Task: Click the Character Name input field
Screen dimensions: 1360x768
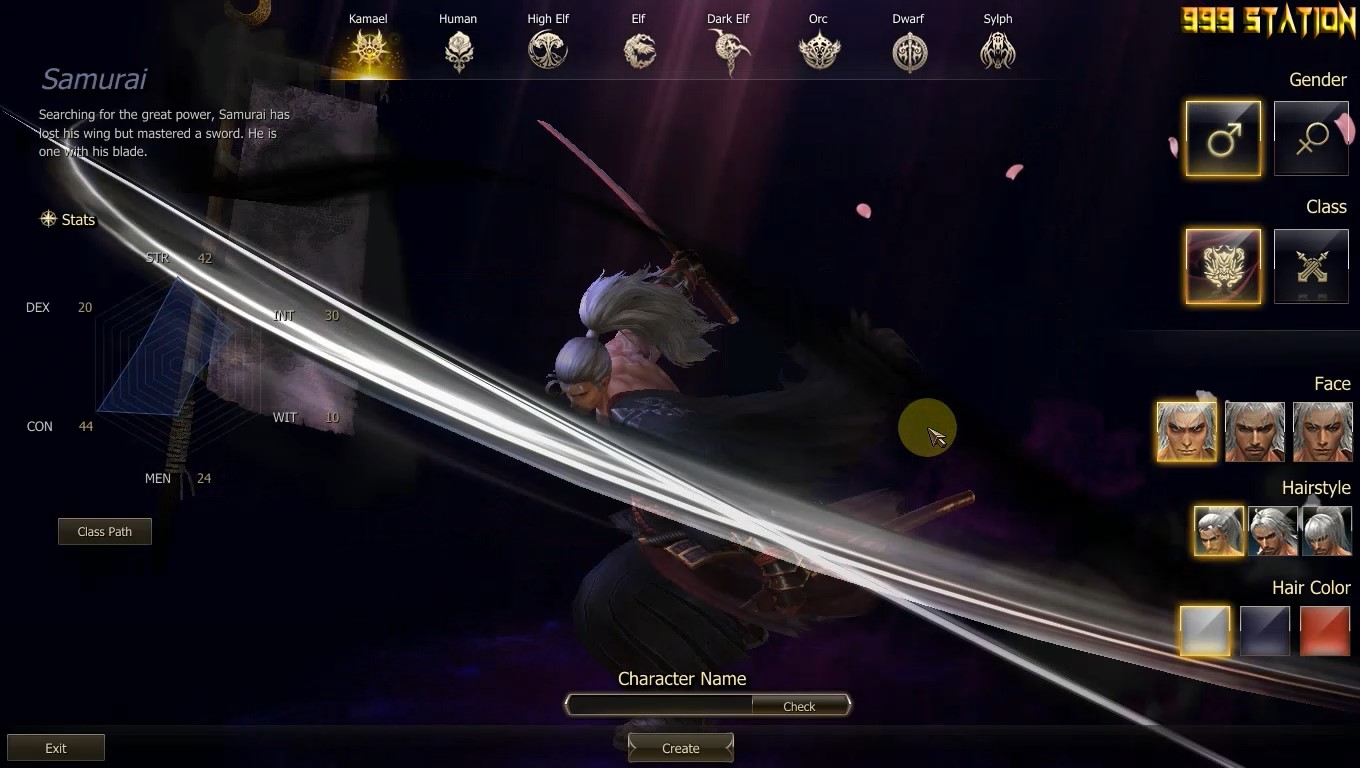Action: click(660, 705)
